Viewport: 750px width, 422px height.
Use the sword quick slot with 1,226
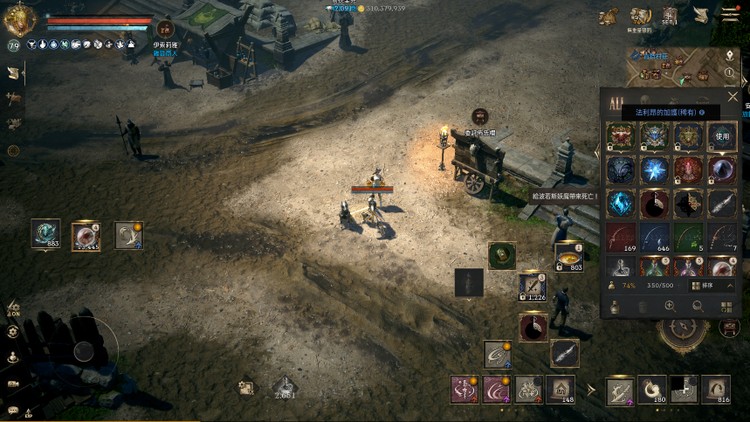[532, 287]
